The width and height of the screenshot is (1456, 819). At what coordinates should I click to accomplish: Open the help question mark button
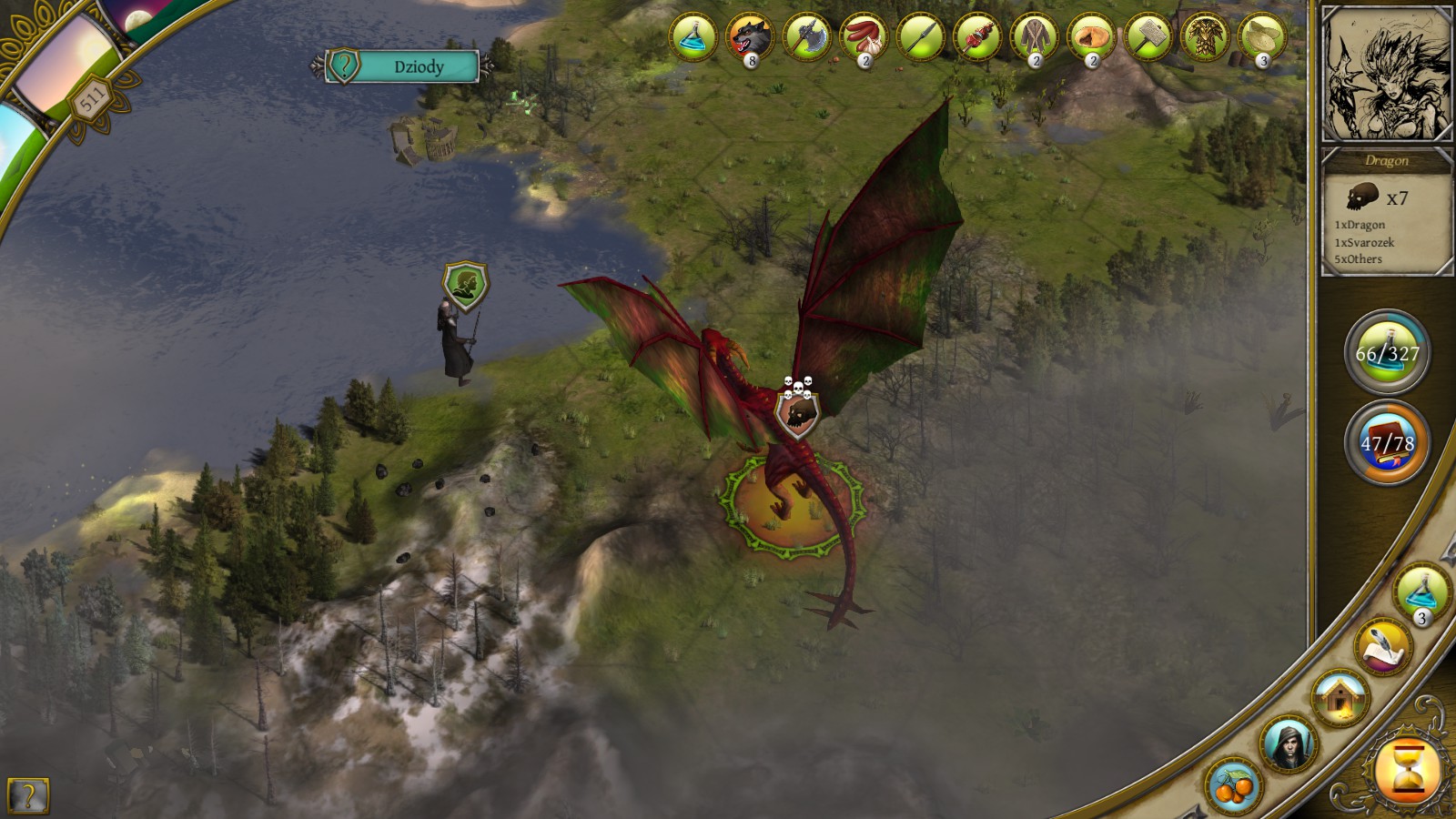[x=27, y=796]
